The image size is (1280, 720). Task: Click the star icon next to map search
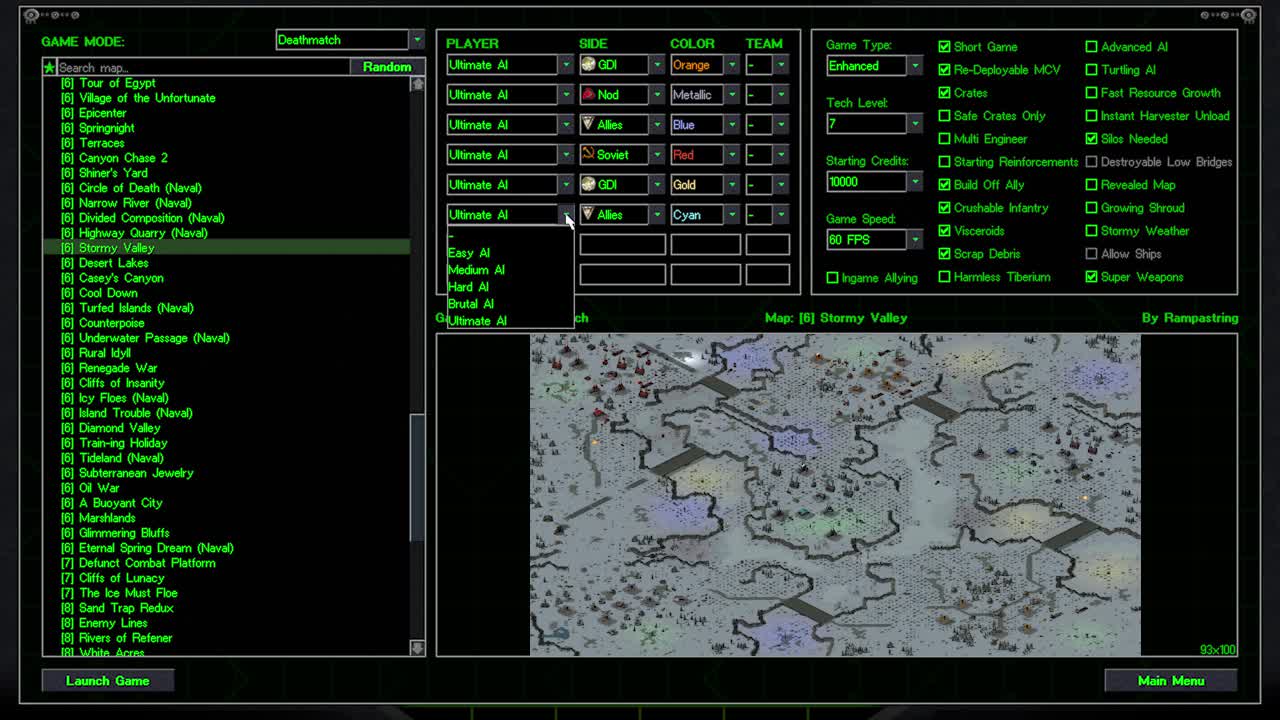[49, 66]
